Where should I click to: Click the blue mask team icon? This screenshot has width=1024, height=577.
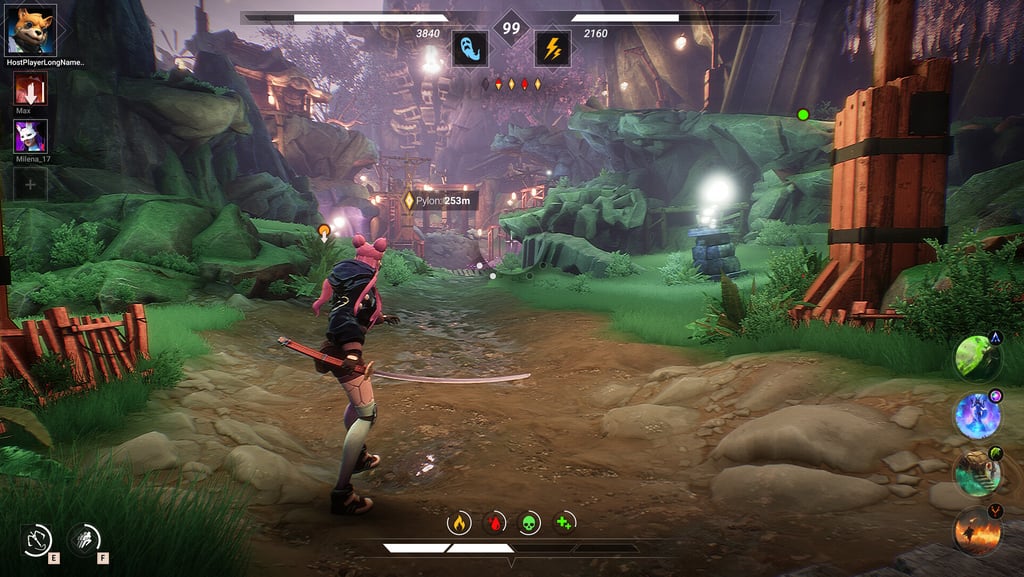click(469, 48)
